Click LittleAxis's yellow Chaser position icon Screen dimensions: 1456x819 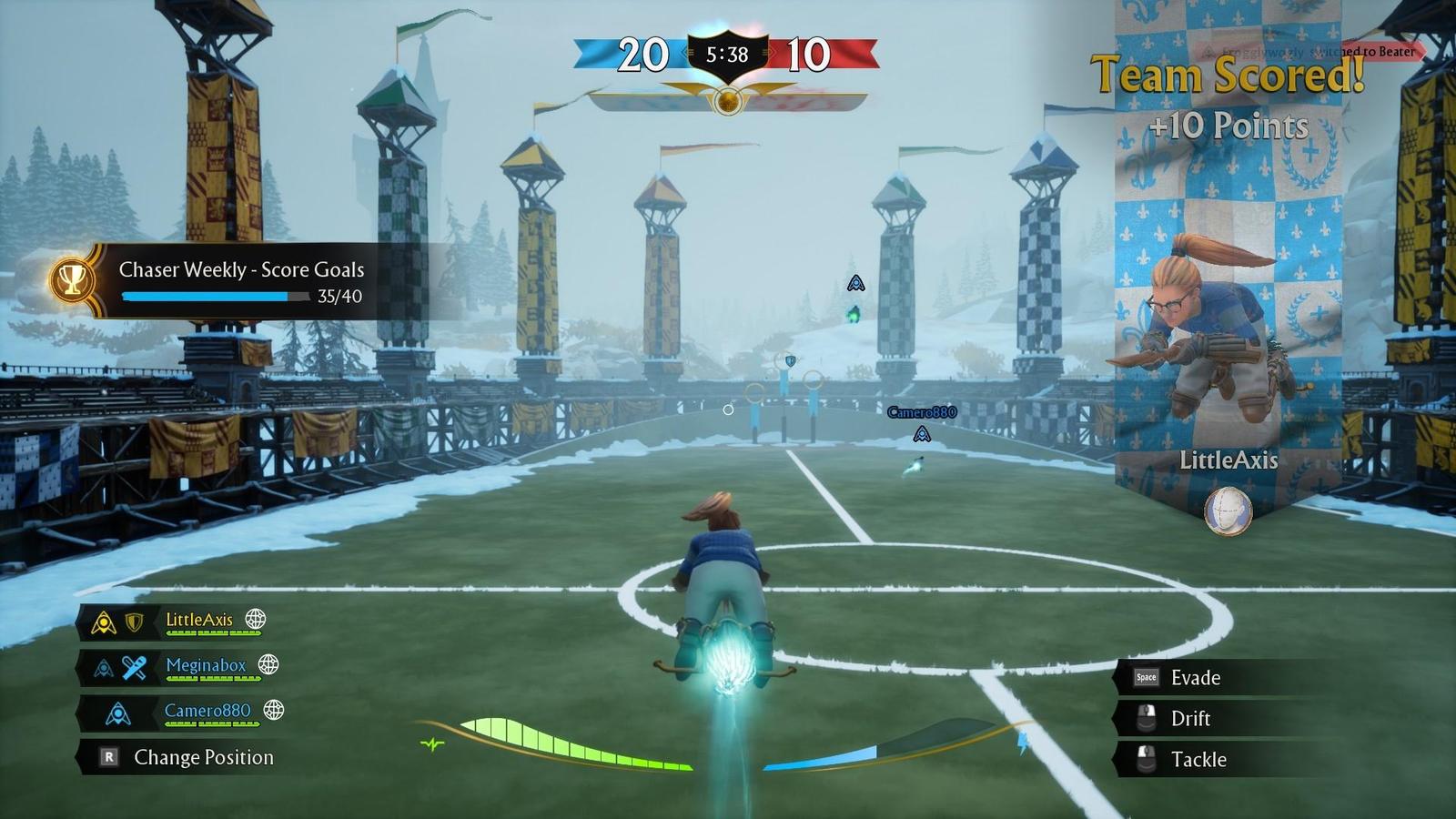[x=103, y=622]
